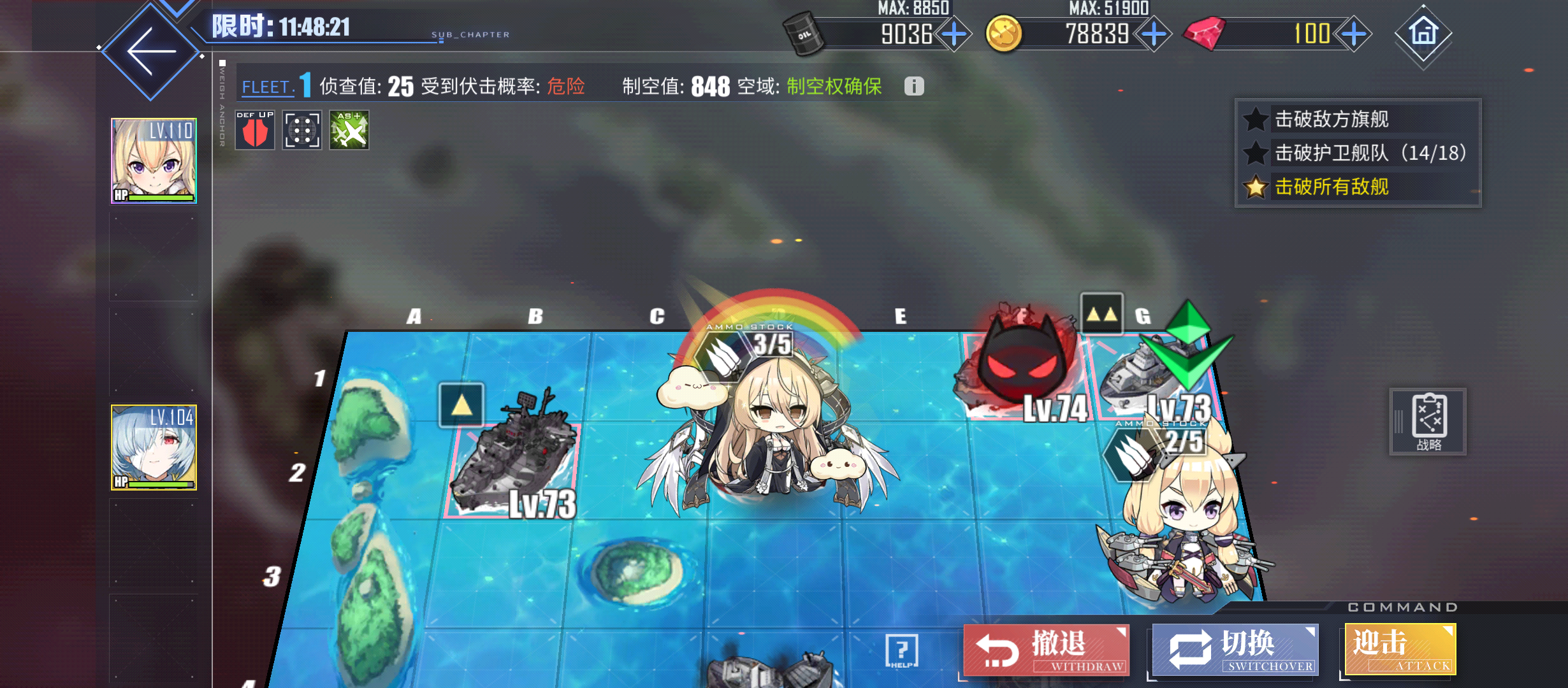Tap the formation grid buff icon
This screenshot has height=688, width=1568.
[301, 130]
